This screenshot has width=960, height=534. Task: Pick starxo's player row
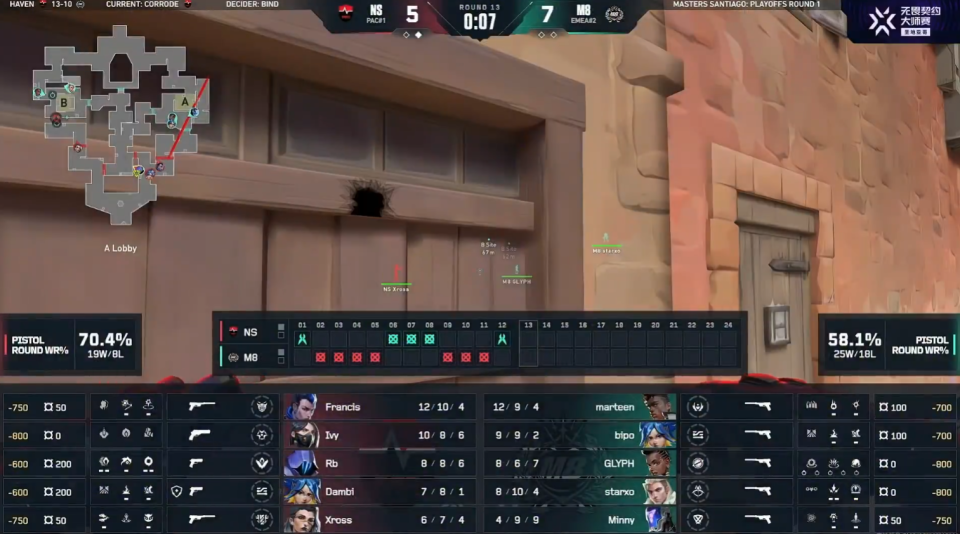click(x=580, y=491)
